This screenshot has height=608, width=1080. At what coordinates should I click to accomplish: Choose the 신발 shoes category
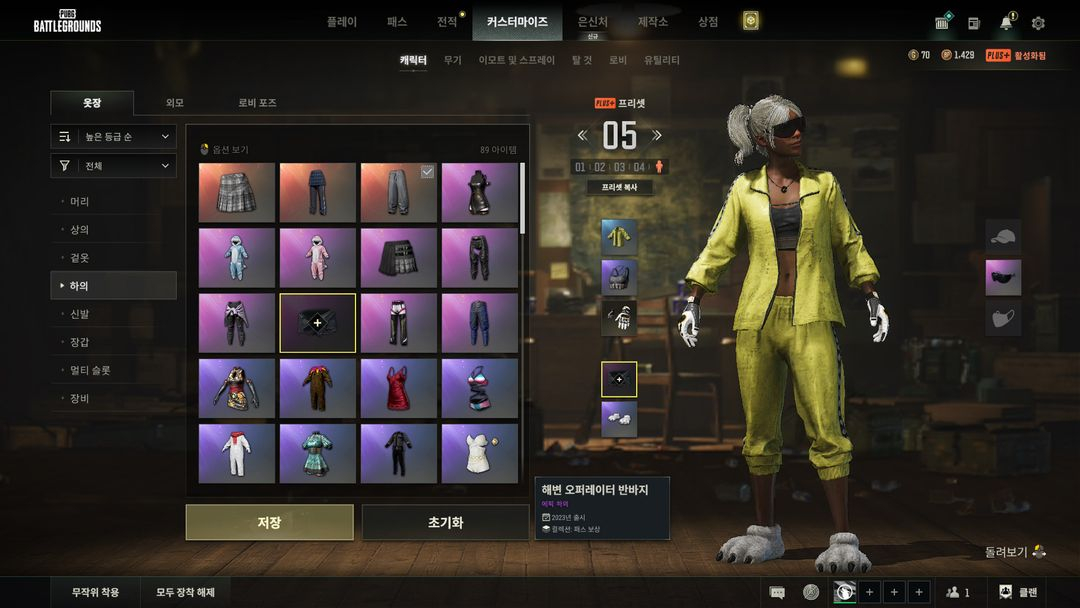(x=80, y=314)
